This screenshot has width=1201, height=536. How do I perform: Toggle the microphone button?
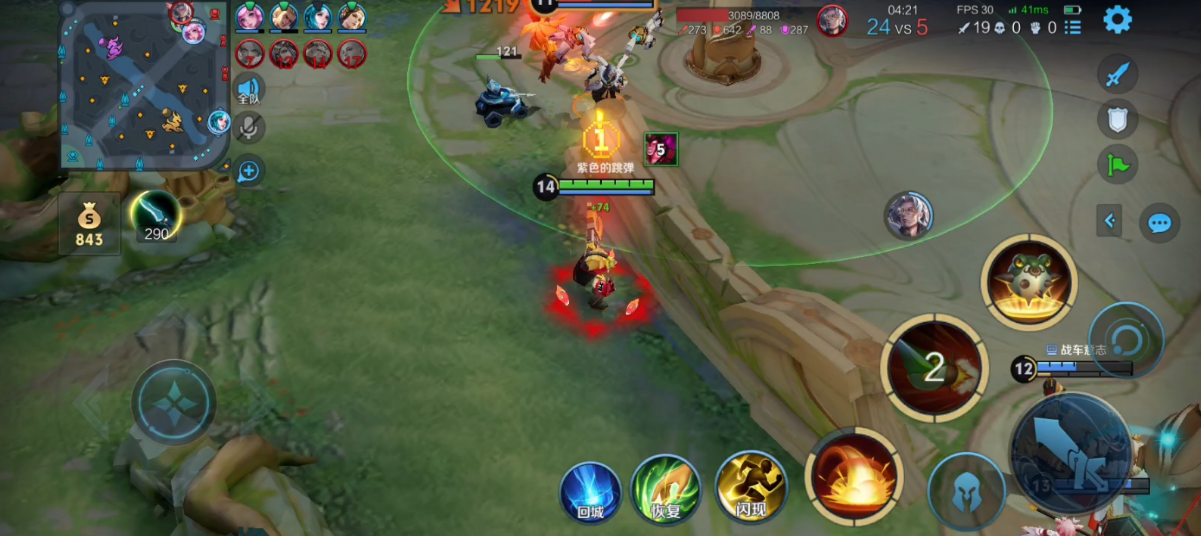coord(249,127)
